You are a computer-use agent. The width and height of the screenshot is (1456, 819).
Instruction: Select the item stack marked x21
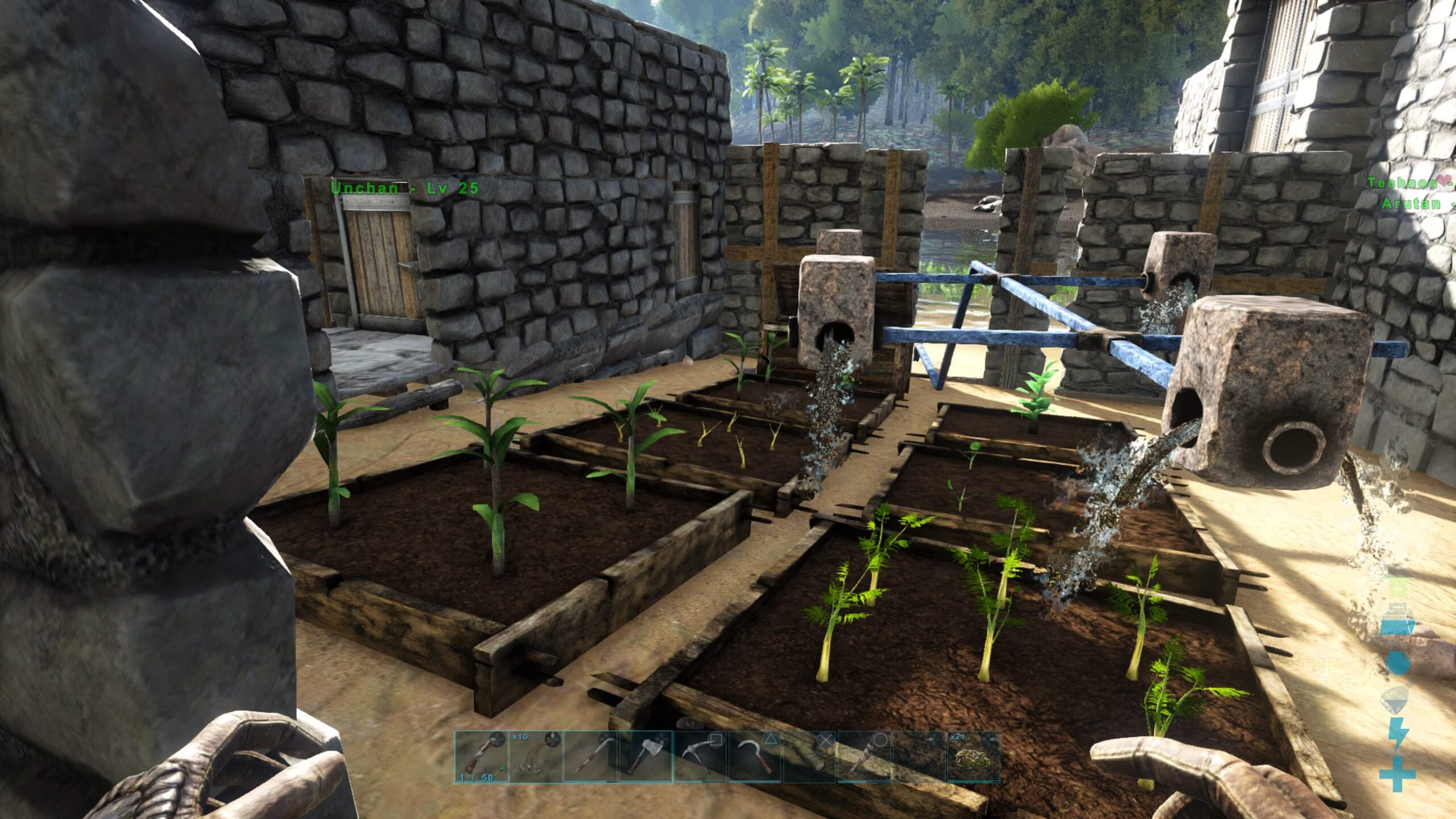pyautogui.click(x=973, y=757)
